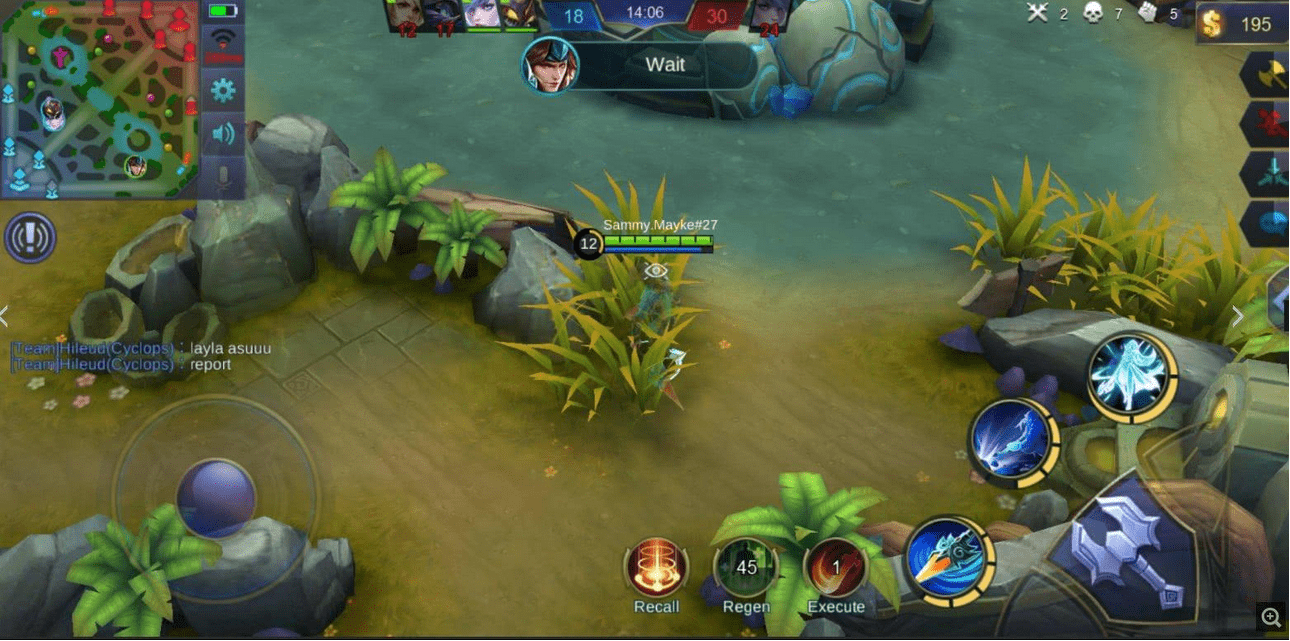The image size is (1290, 641).
Task: Send the teal gather quick command
Action: pyautogui.click(x=1267, y=173)
